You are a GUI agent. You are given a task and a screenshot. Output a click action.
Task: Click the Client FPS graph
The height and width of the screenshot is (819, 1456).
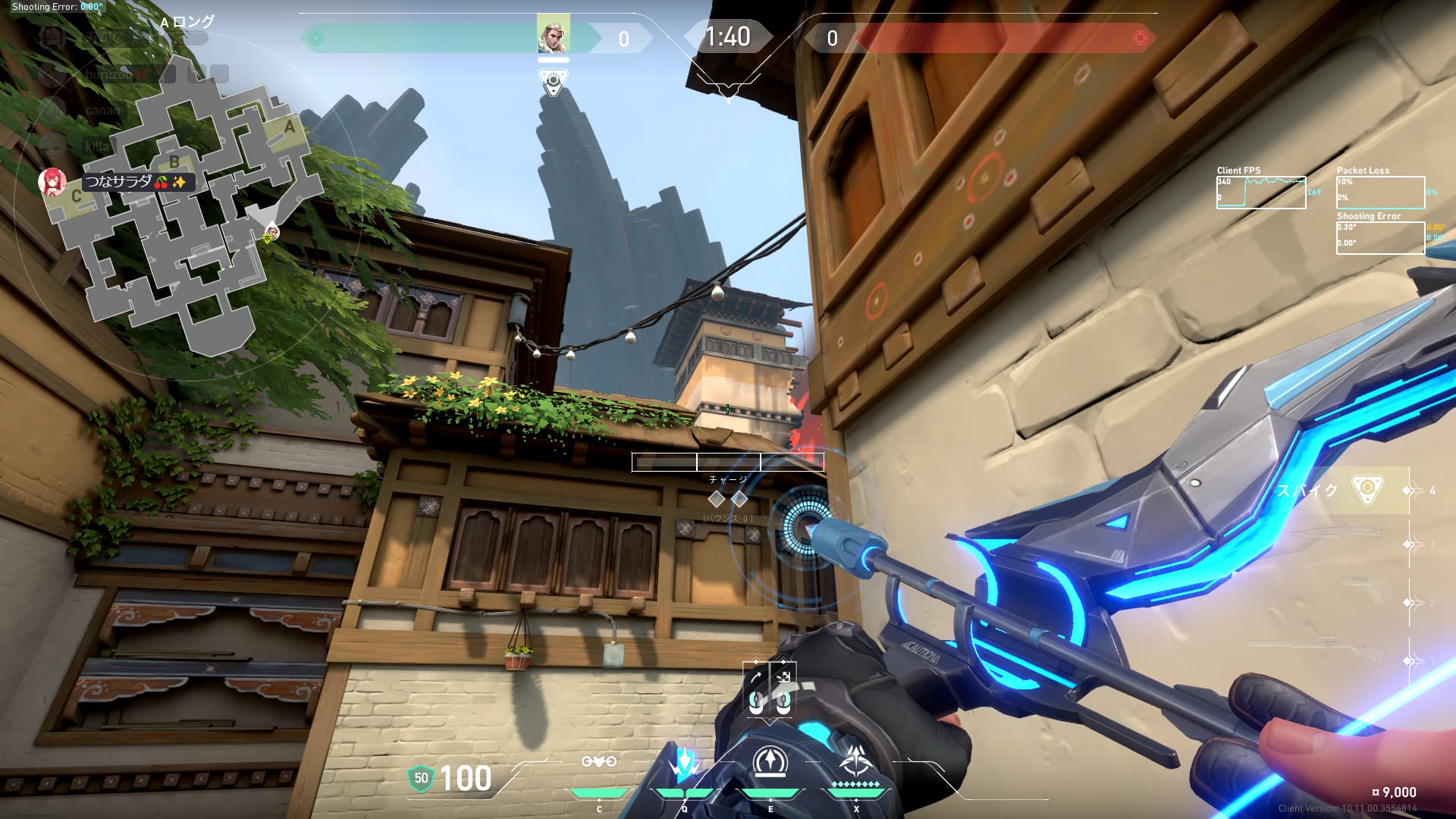pyautogui.click(x=1261, y=193)
